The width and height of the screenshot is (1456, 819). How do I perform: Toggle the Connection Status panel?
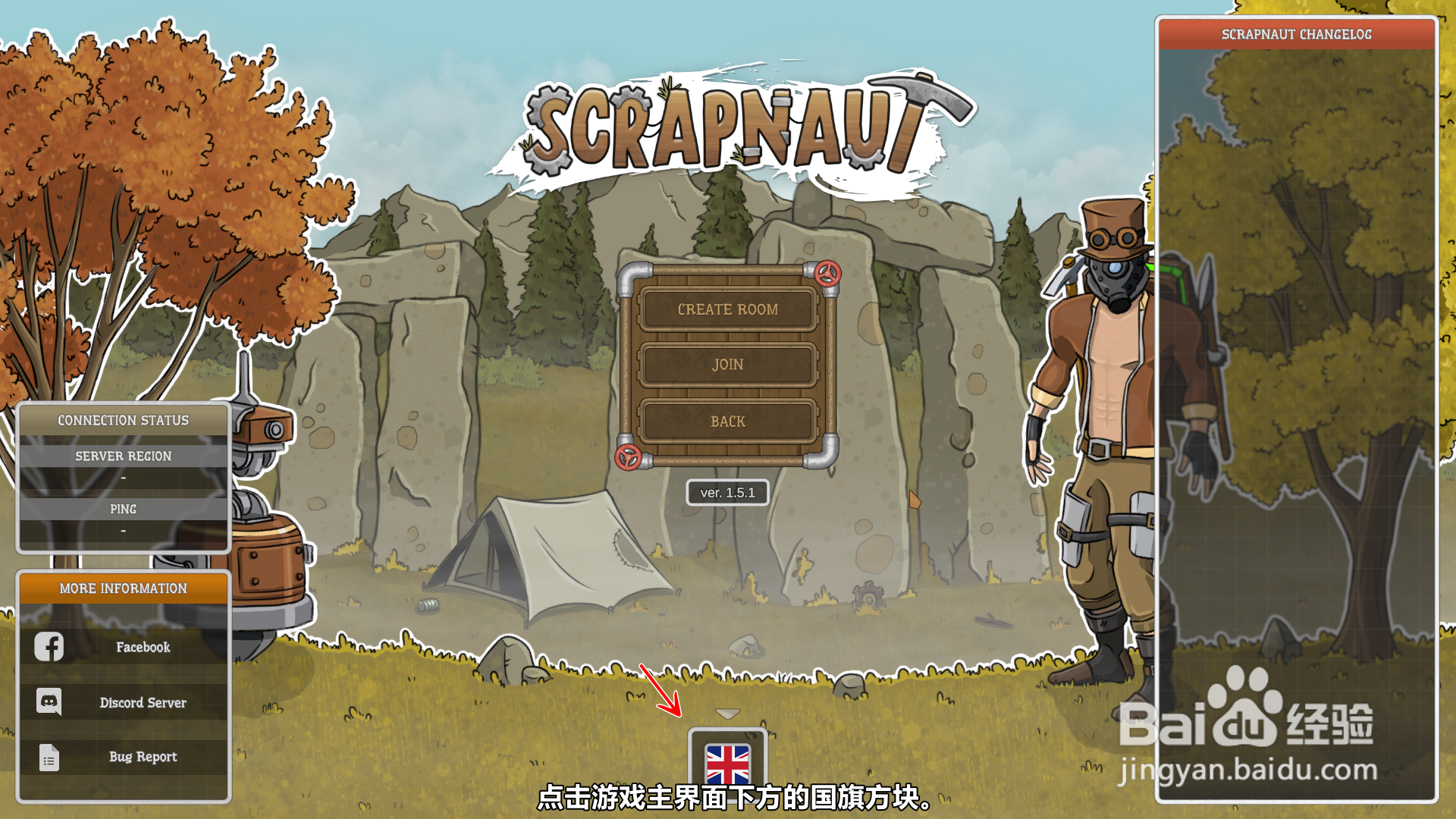point(123,420)
